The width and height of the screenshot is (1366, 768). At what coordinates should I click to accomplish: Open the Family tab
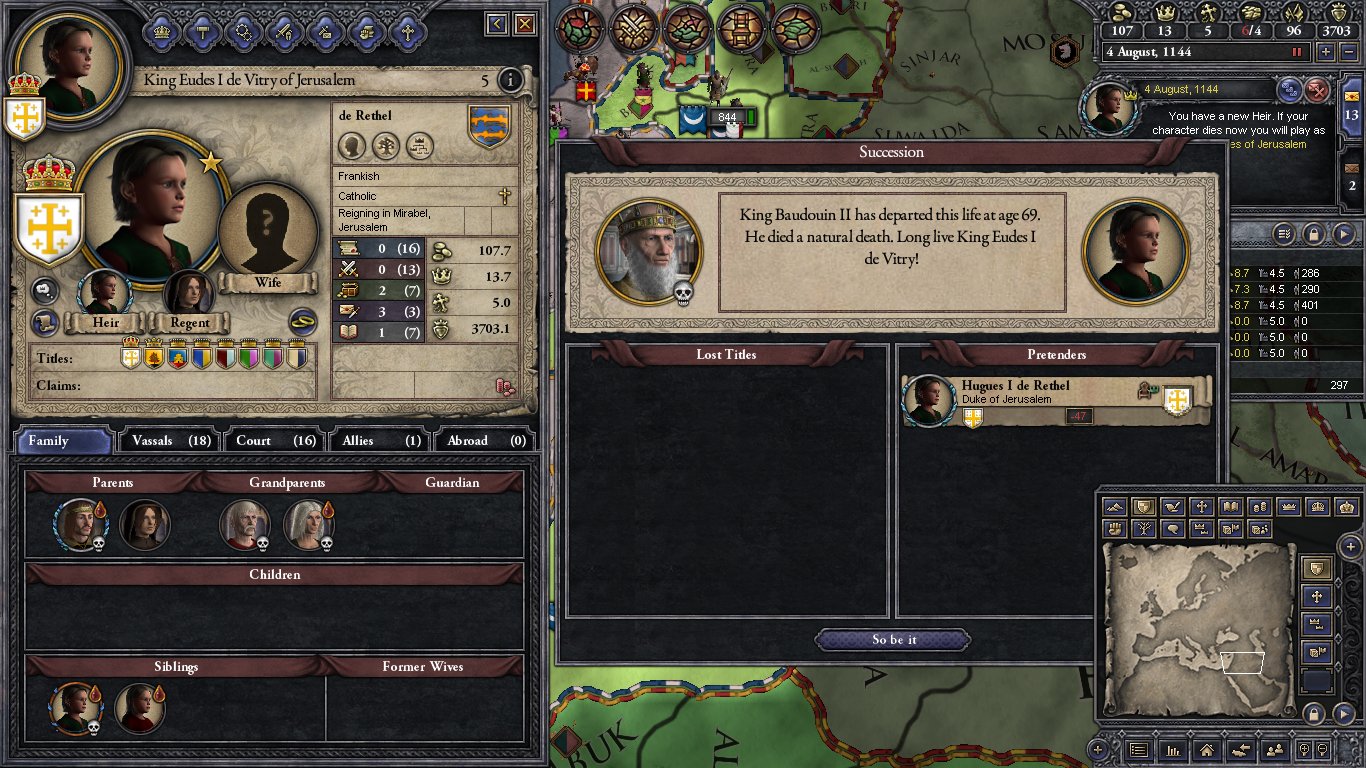63,440
